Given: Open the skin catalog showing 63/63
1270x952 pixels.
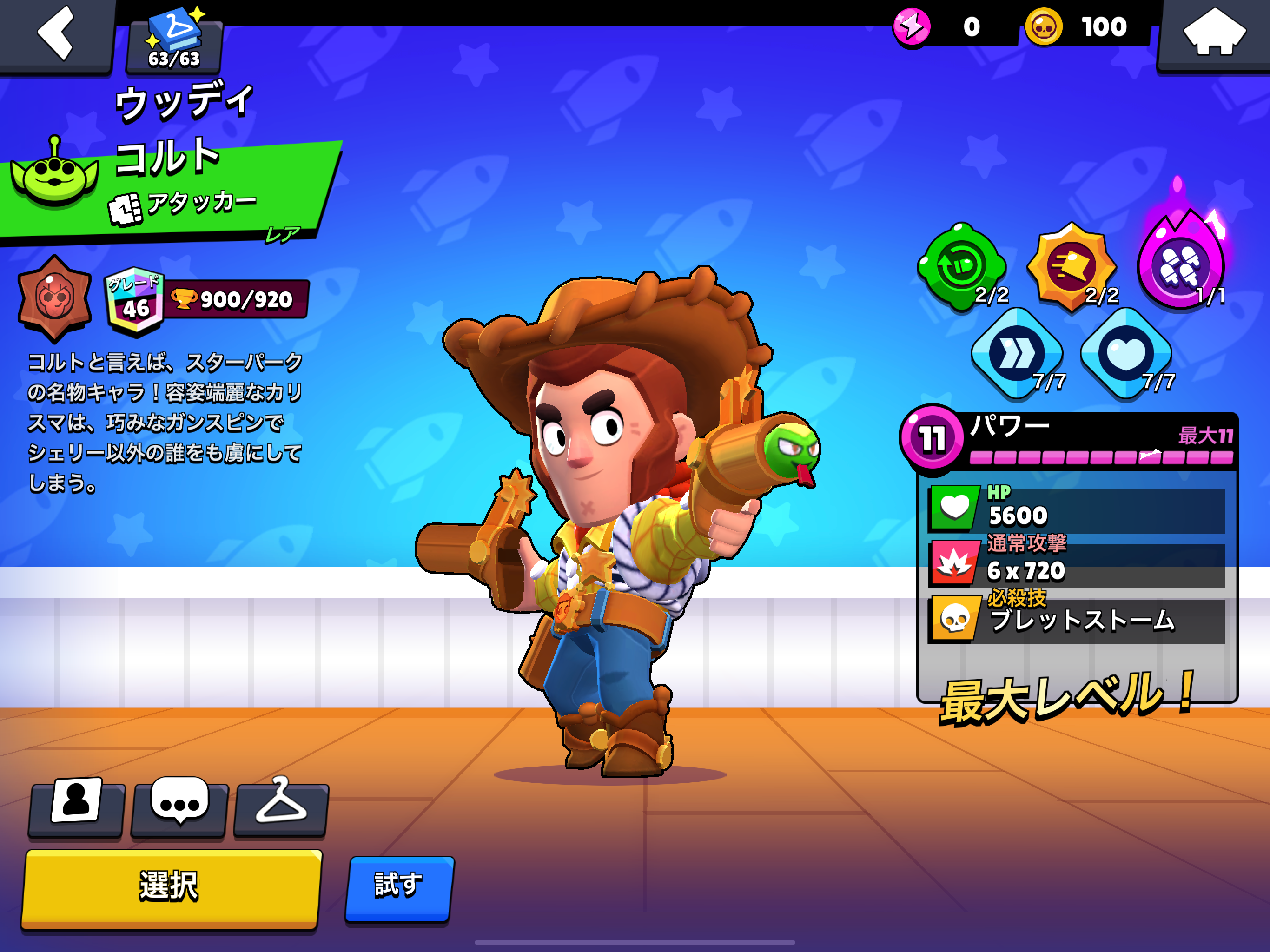Looking at the screenshot, I should (x=174, y=40).
